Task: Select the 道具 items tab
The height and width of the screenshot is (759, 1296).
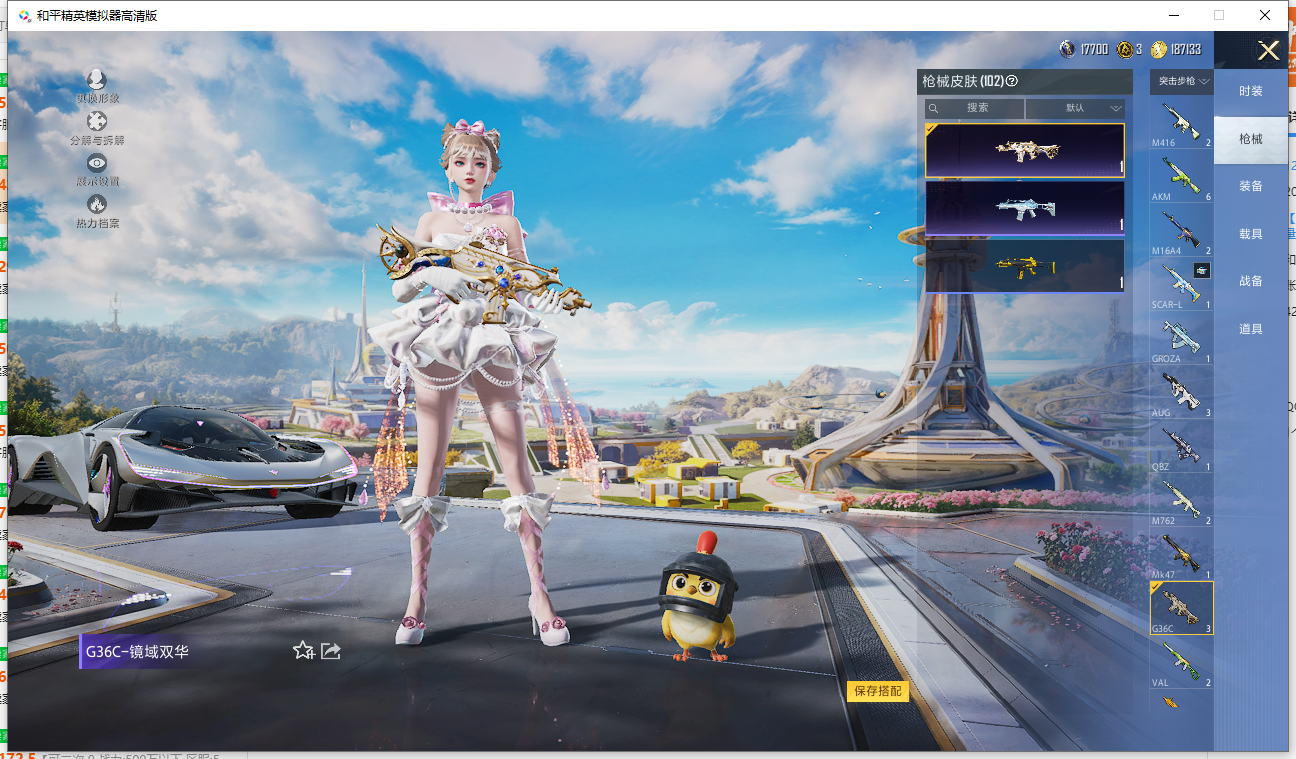Action: point(1250,329)
